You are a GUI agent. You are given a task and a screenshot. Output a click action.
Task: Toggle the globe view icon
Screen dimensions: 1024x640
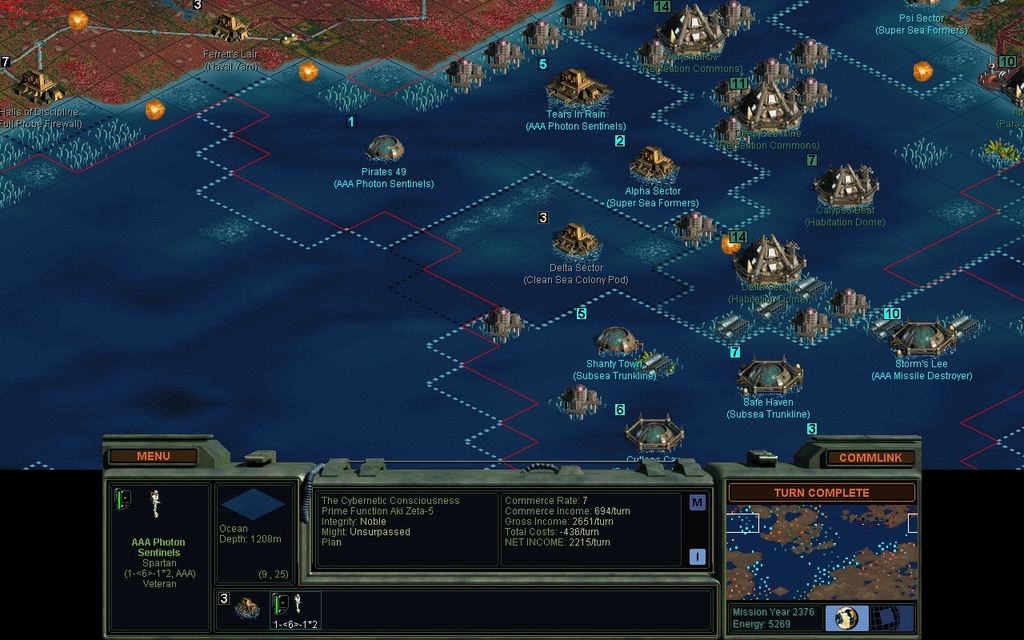(847, 618)
